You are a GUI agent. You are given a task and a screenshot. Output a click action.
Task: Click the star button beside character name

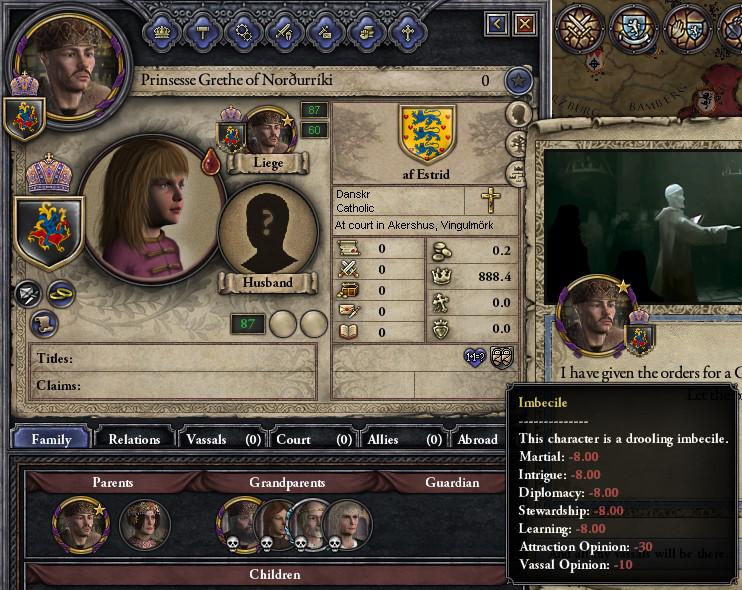[517, 80]
